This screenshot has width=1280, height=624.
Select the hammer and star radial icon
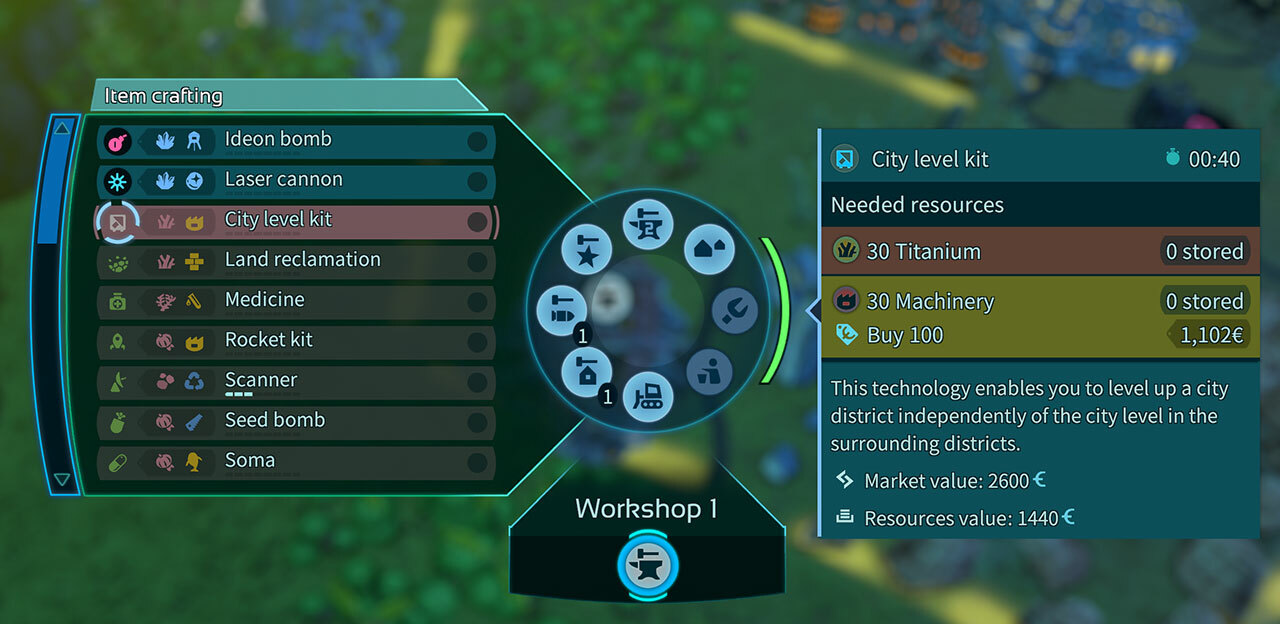tap(586, 250)
